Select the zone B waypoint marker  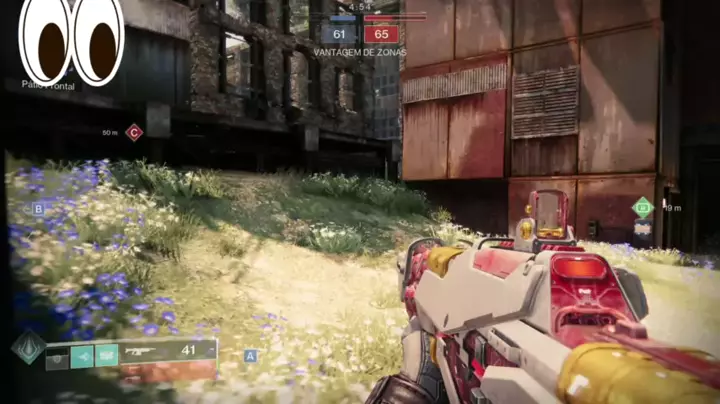38,209
